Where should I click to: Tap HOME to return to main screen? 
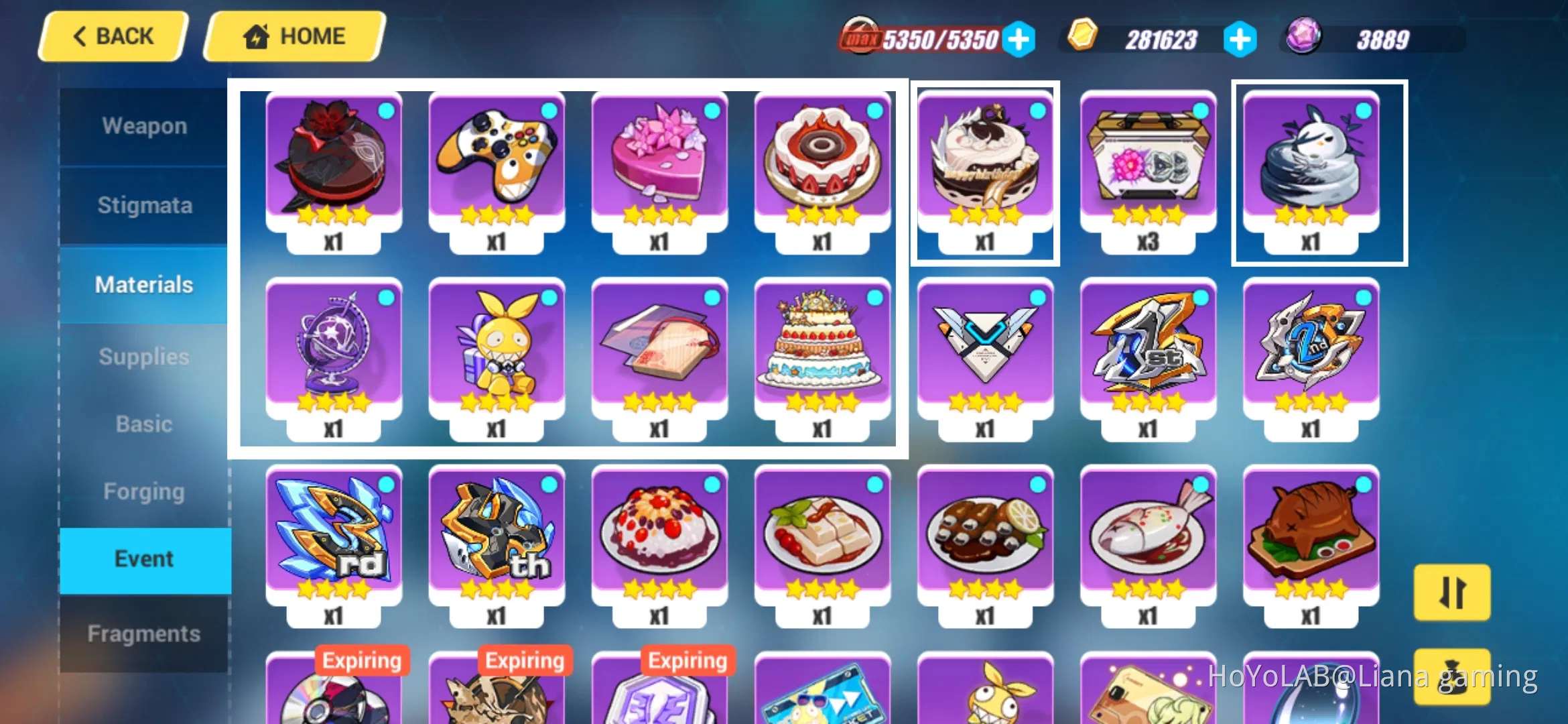[x=293, y=36]
